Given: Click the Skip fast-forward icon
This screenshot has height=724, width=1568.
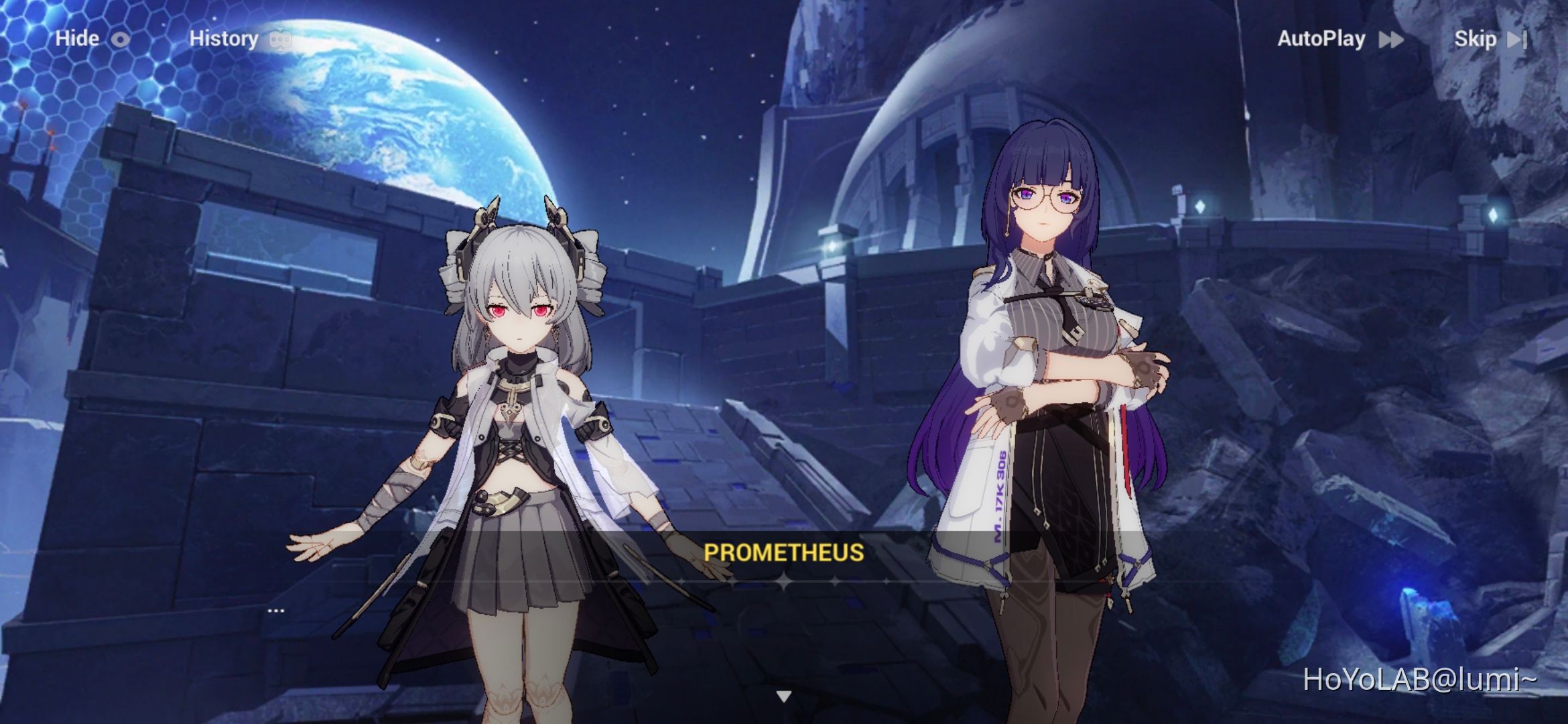Looking at the screenshot, I should [1518, 40].
